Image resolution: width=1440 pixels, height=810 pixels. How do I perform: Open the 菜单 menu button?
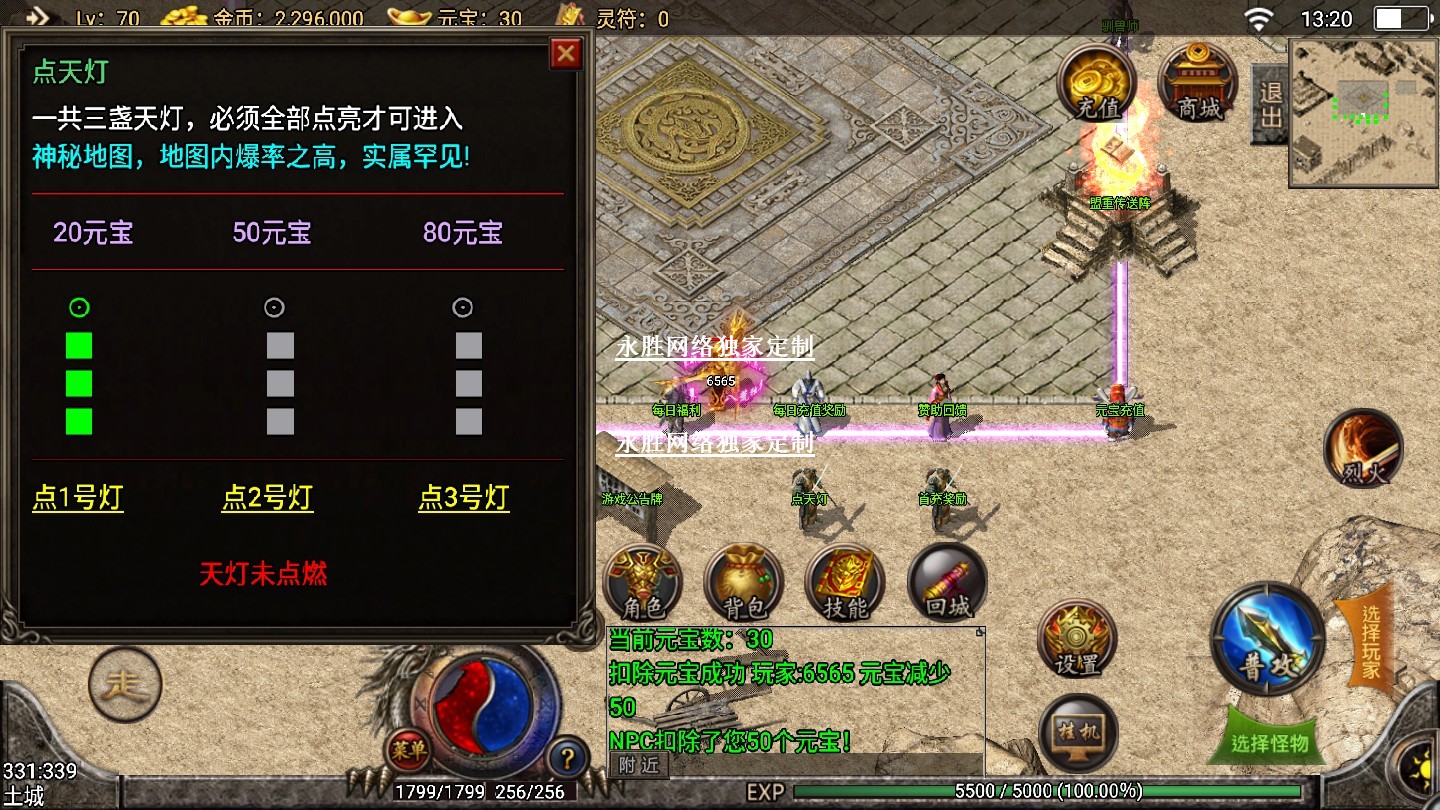point(408,750)
